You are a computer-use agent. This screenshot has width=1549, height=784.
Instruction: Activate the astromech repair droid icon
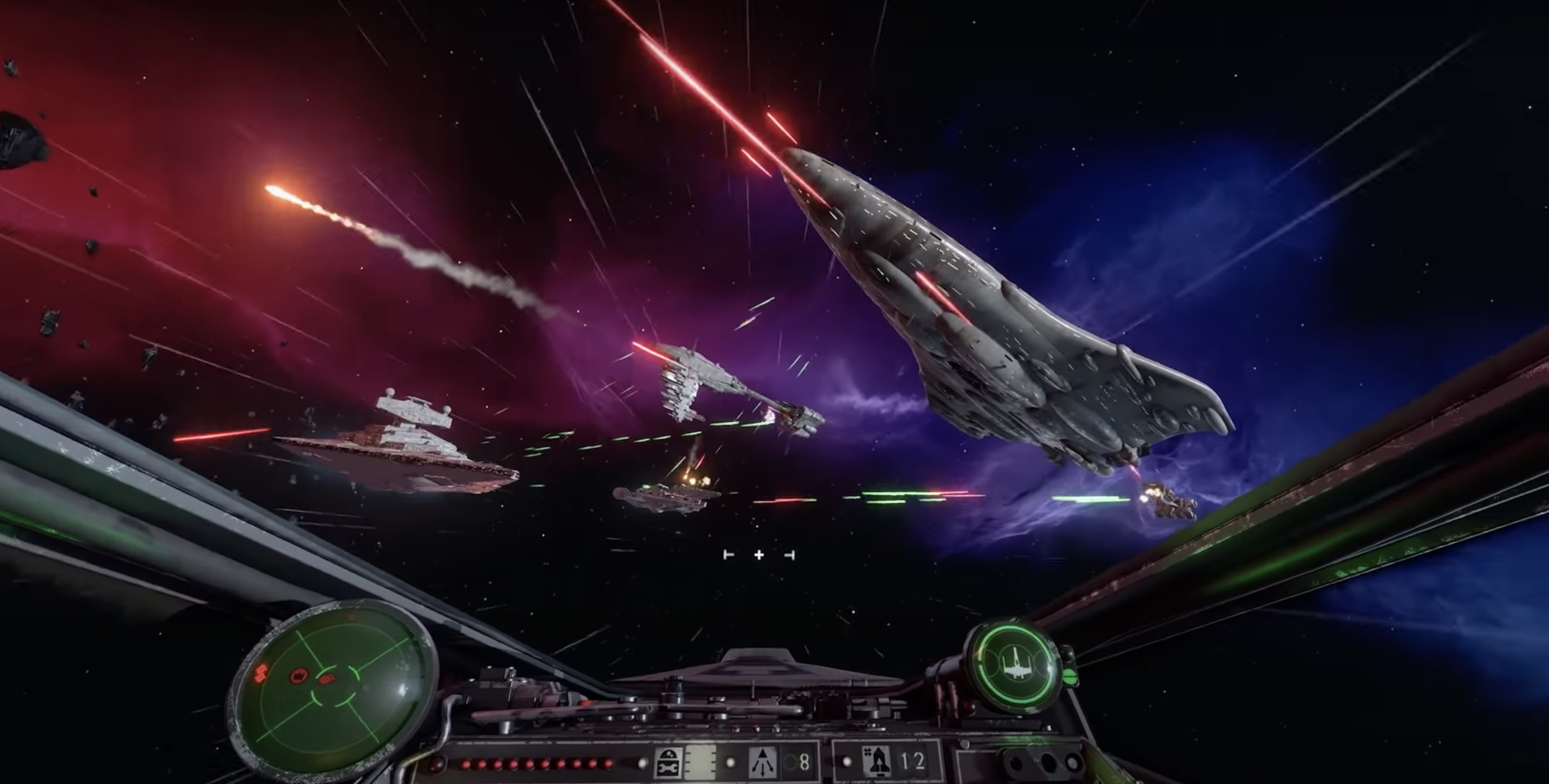pos(667,763)
